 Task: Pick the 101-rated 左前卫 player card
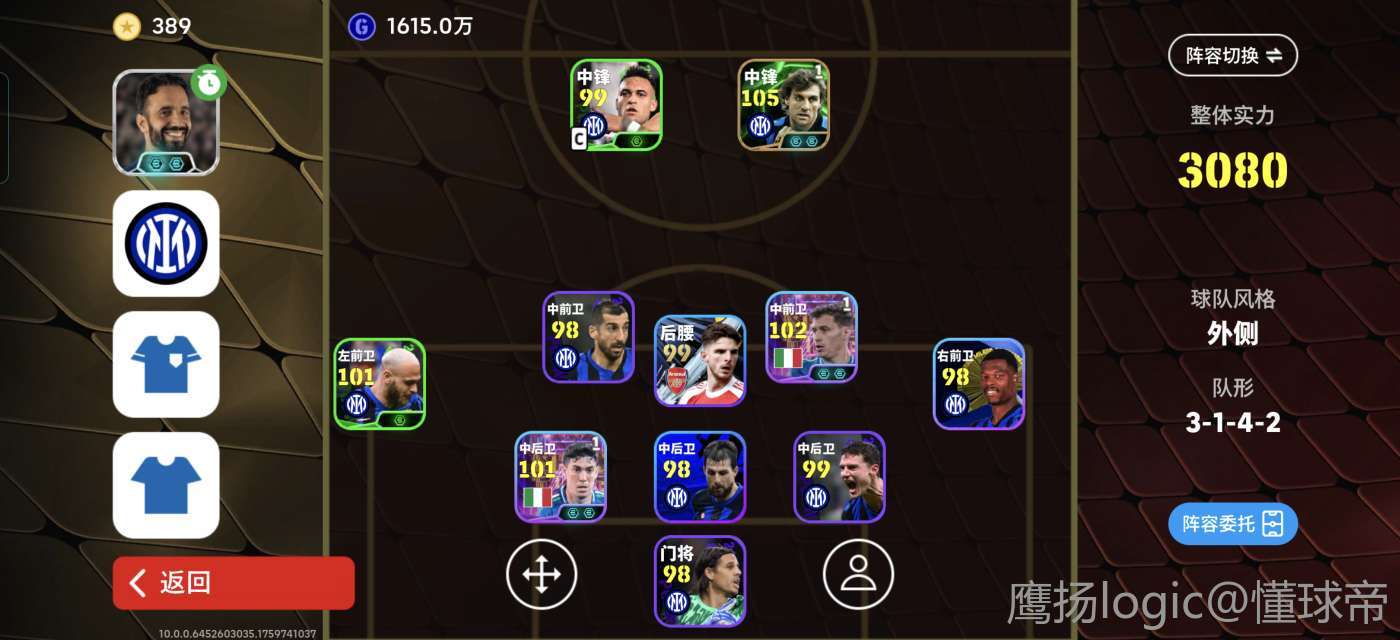point(379,384)
